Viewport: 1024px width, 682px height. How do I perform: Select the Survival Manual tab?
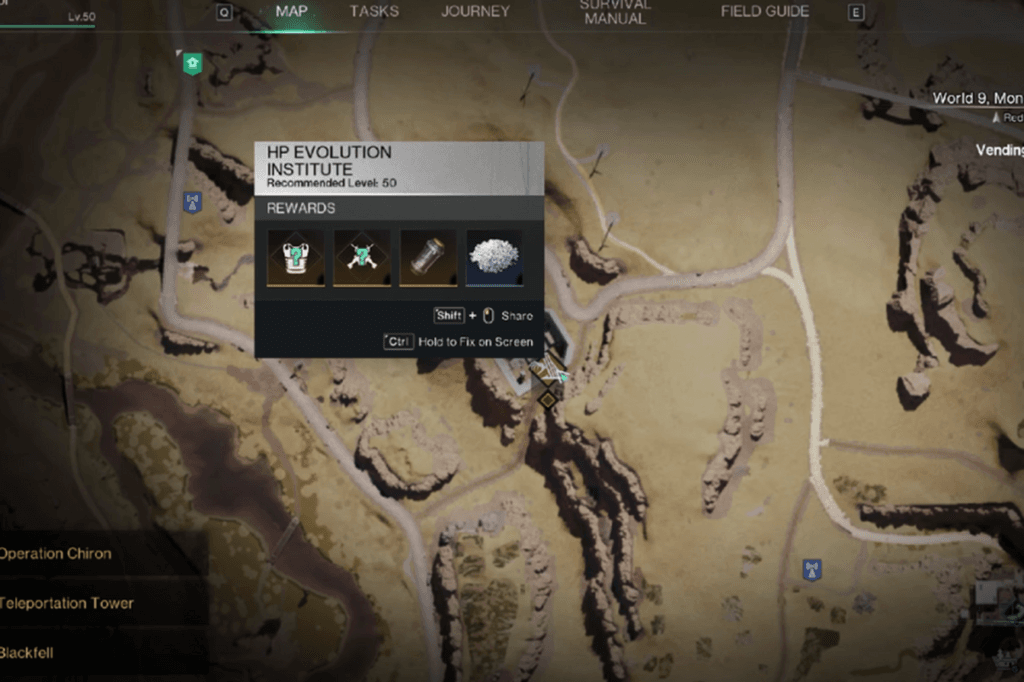[615, 12]
